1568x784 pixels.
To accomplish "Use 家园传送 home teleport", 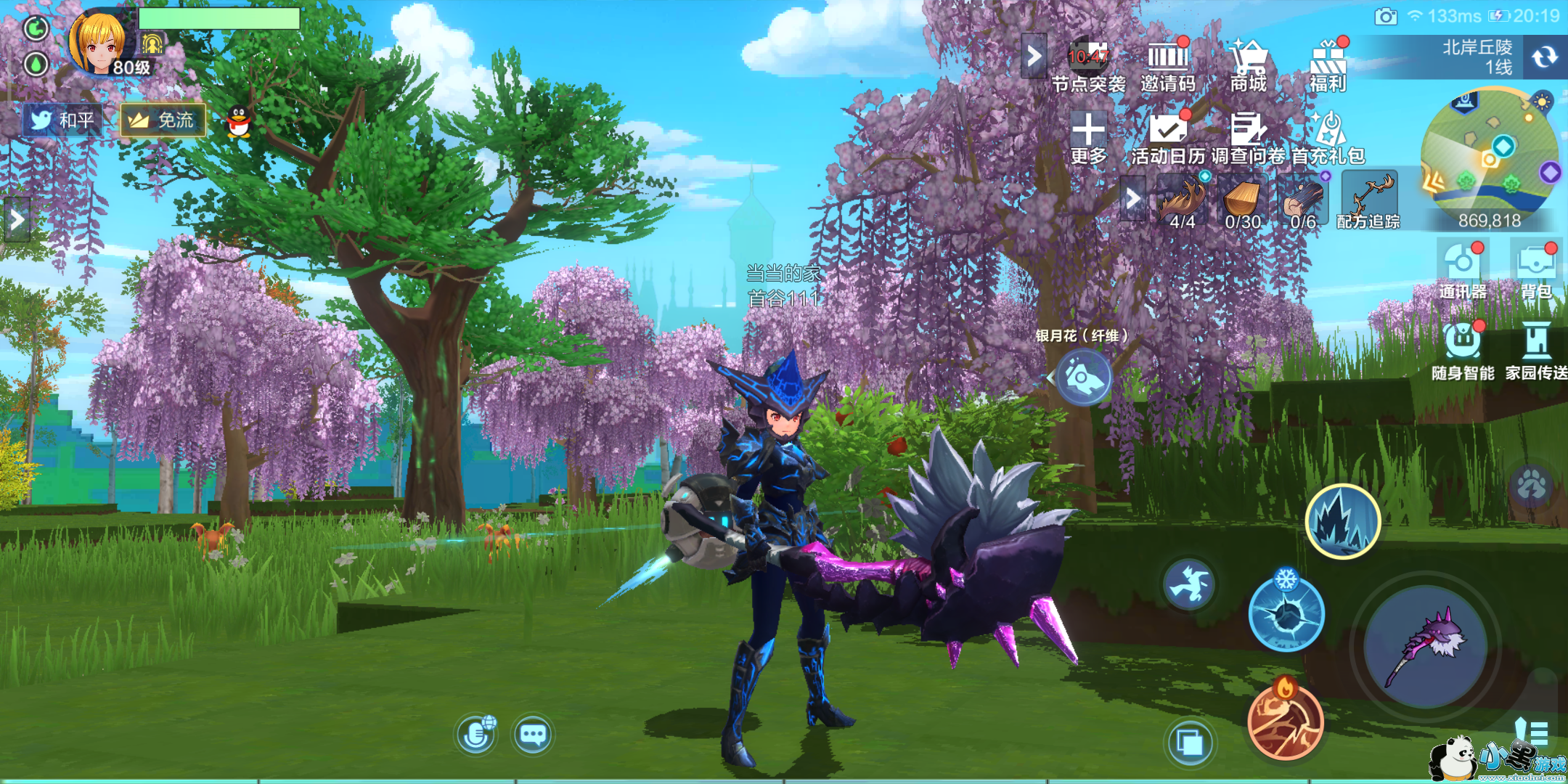I will 1536,350.
